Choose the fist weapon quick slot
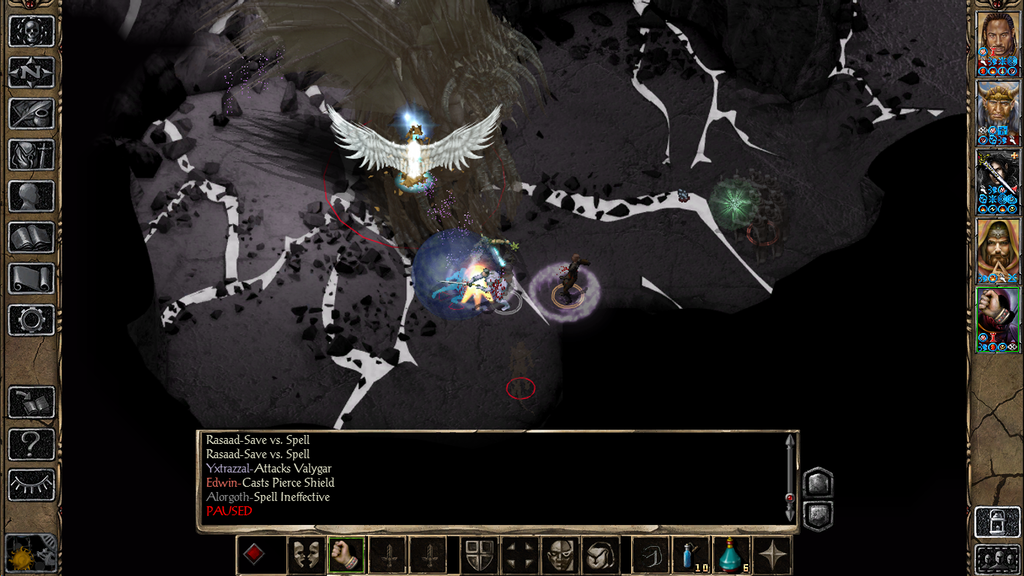 tap(345, 555)
